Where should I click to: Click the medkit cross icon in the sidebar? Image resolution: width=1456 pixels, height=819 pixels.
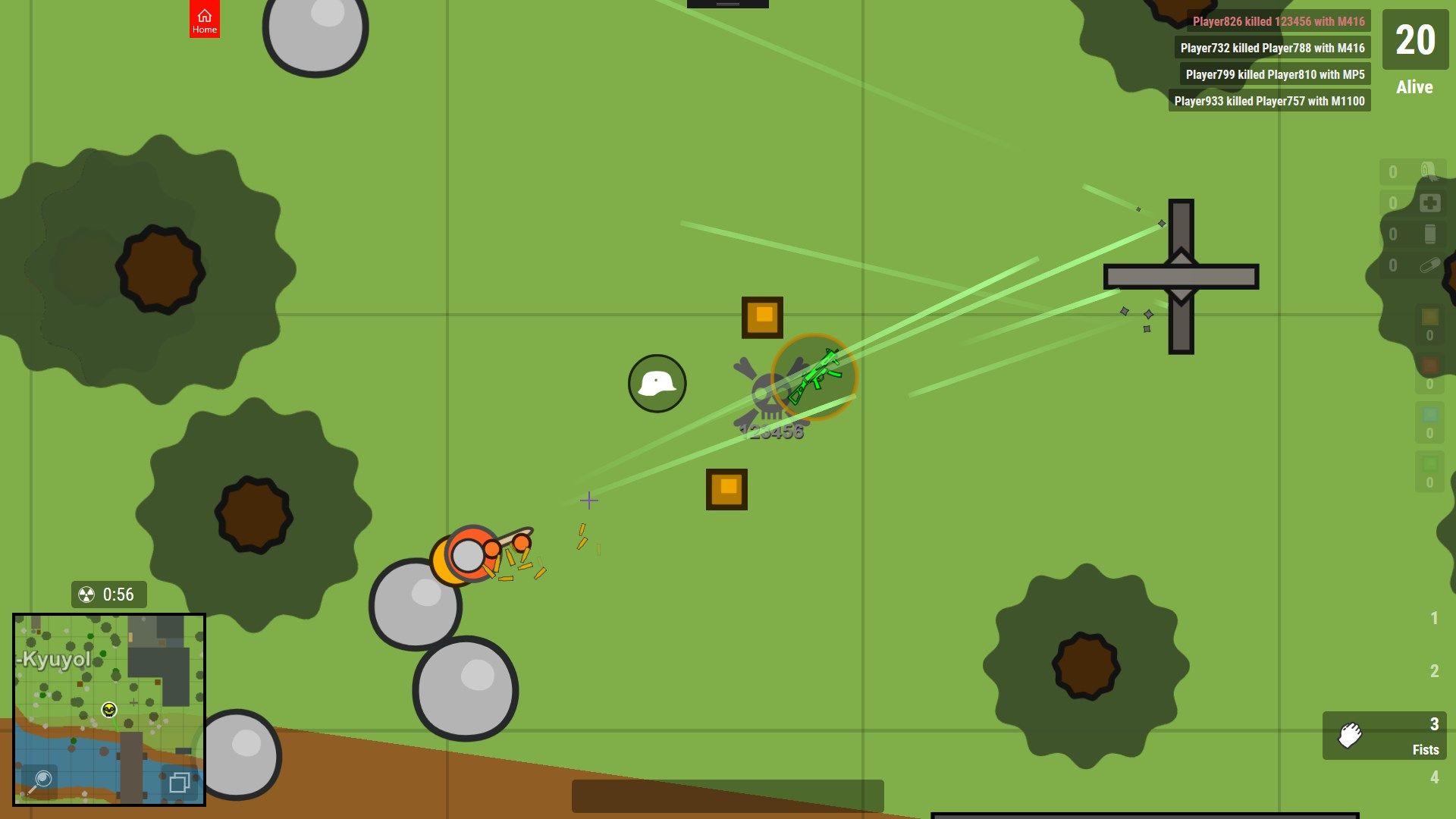coord(1429,202)
